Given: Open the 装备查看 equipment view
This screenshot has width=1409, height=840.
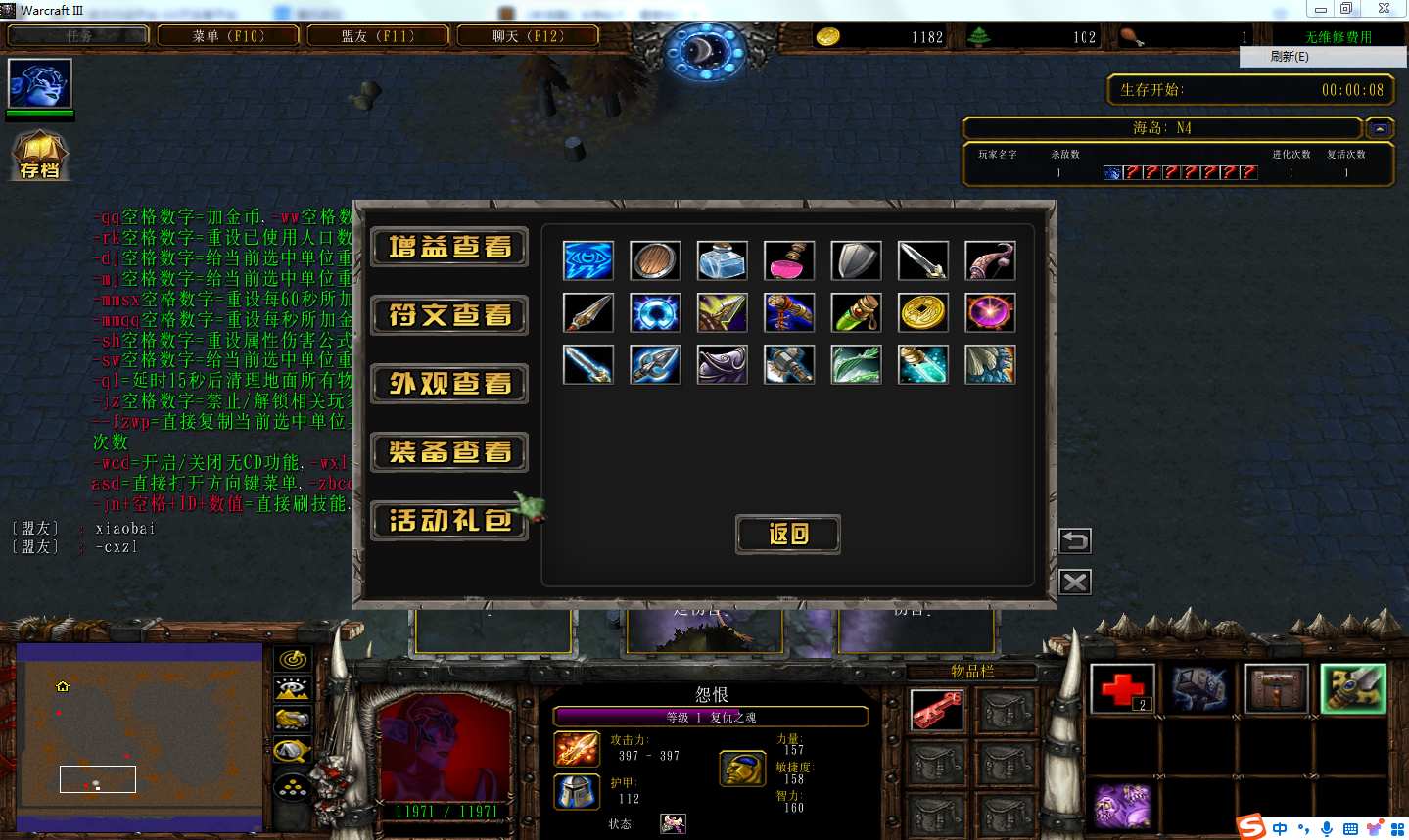Looking at the screenshot, I should 449,451.
